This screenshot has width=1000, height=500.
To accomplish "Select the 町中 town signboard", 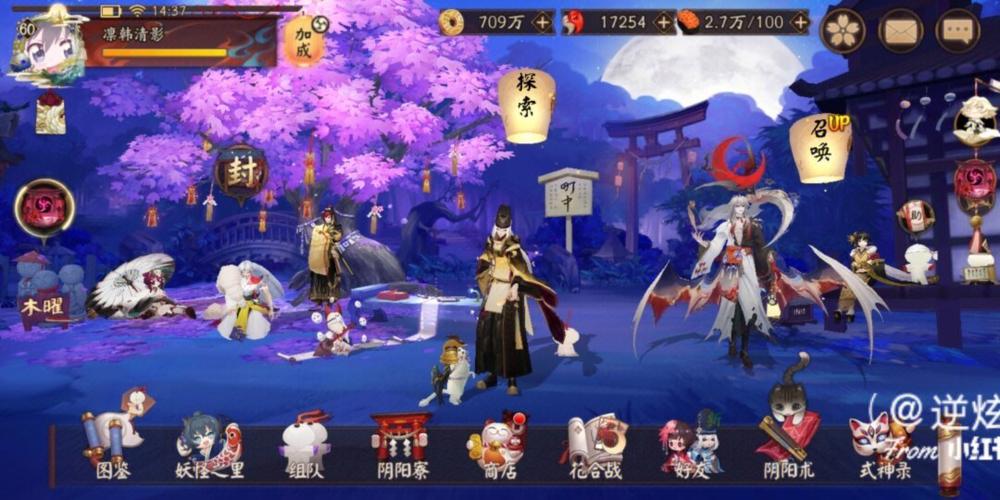I will (567, 194).
